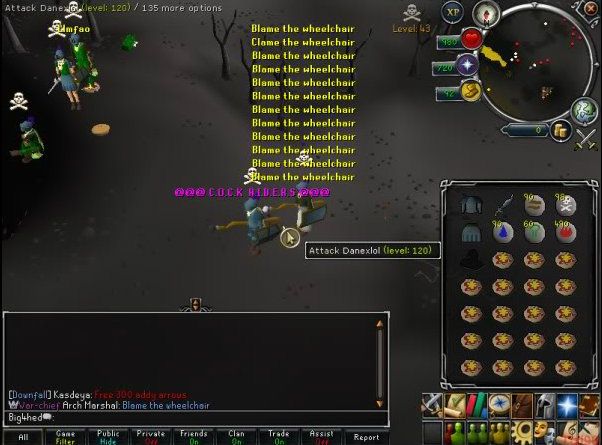Select the black wizard hat in inventory

[x=471, y=260]
